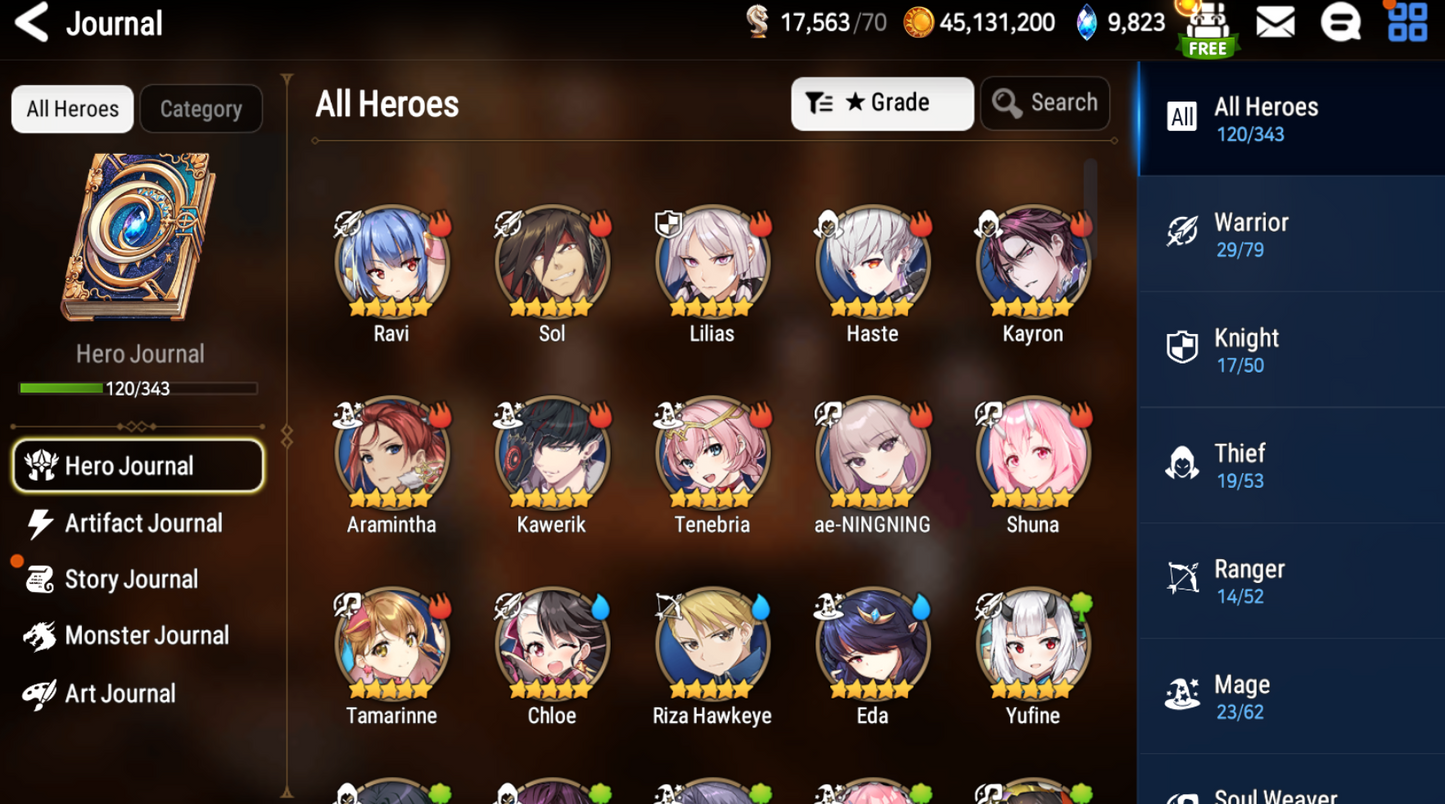The height and width of the screenshot is (804, 1445).
Task: Select the Kayron hero portrait
Action: (1032, 263)
